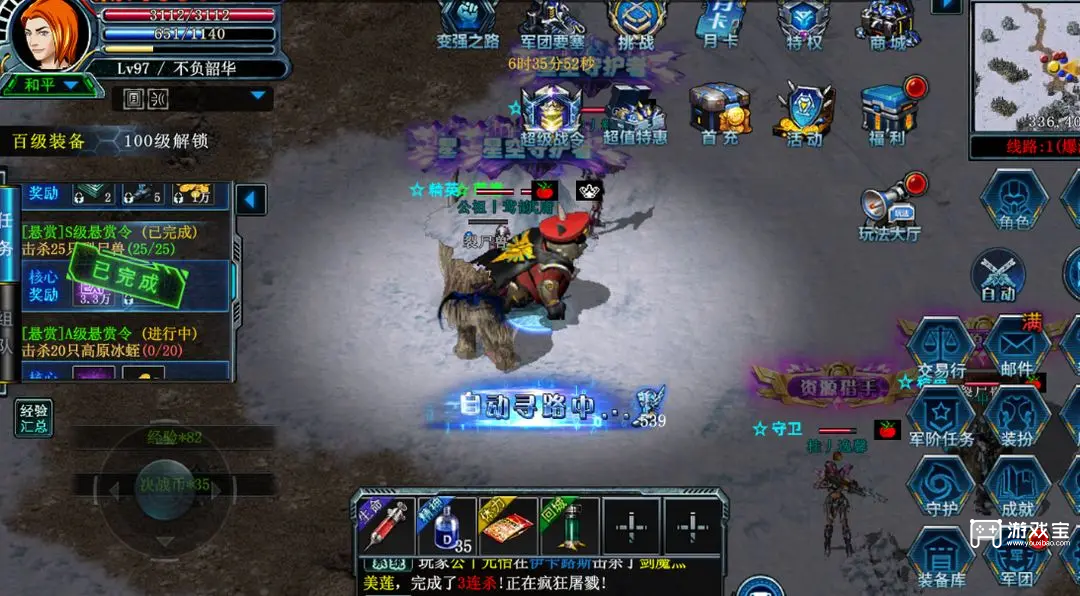The width and height of the screenshot is (1080, 596).
Task: Open the 交易行 trading house
Action: coord(940,348)
